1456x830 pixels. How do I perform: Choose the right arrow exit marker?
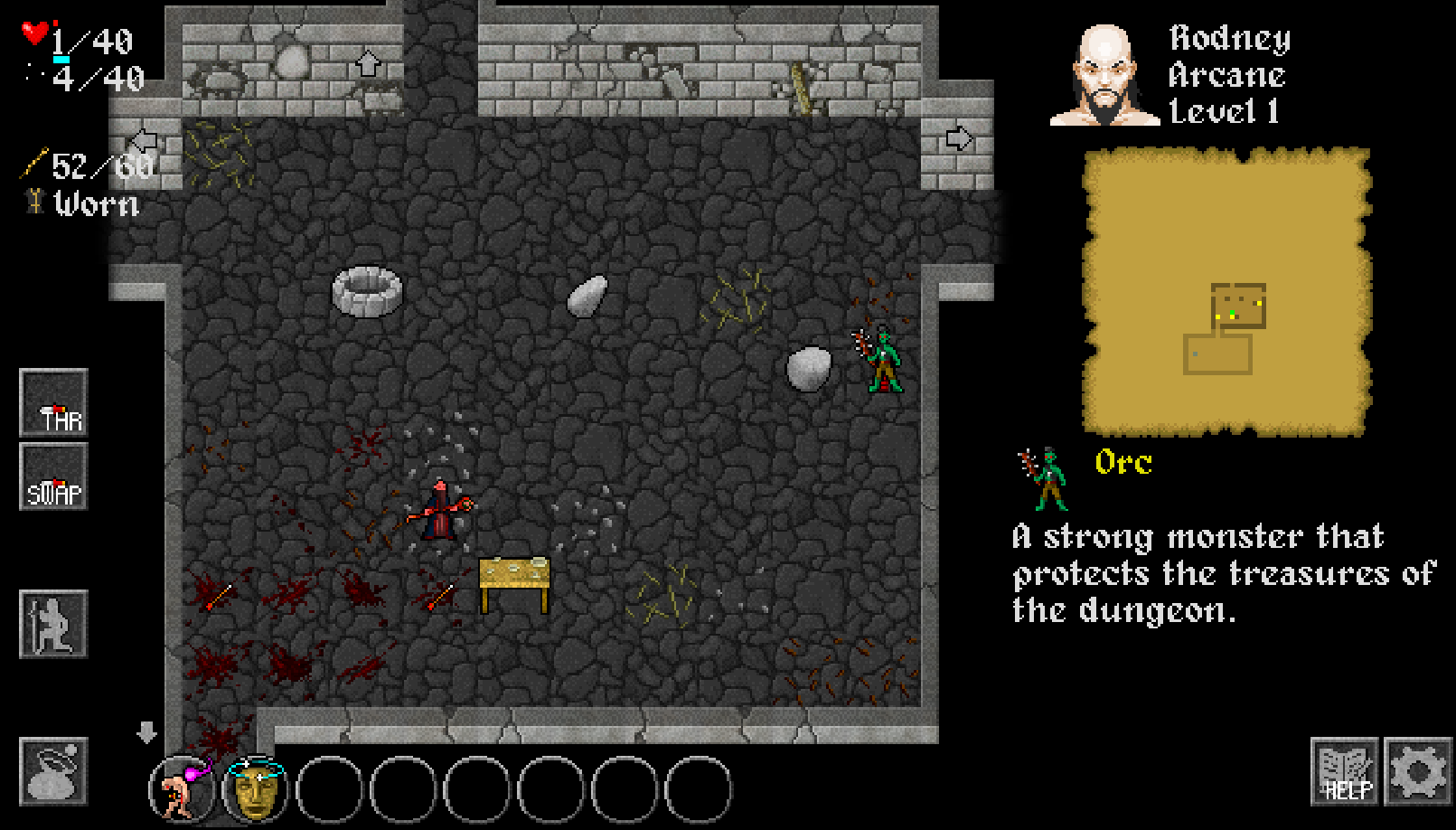(x=958, y=138)
